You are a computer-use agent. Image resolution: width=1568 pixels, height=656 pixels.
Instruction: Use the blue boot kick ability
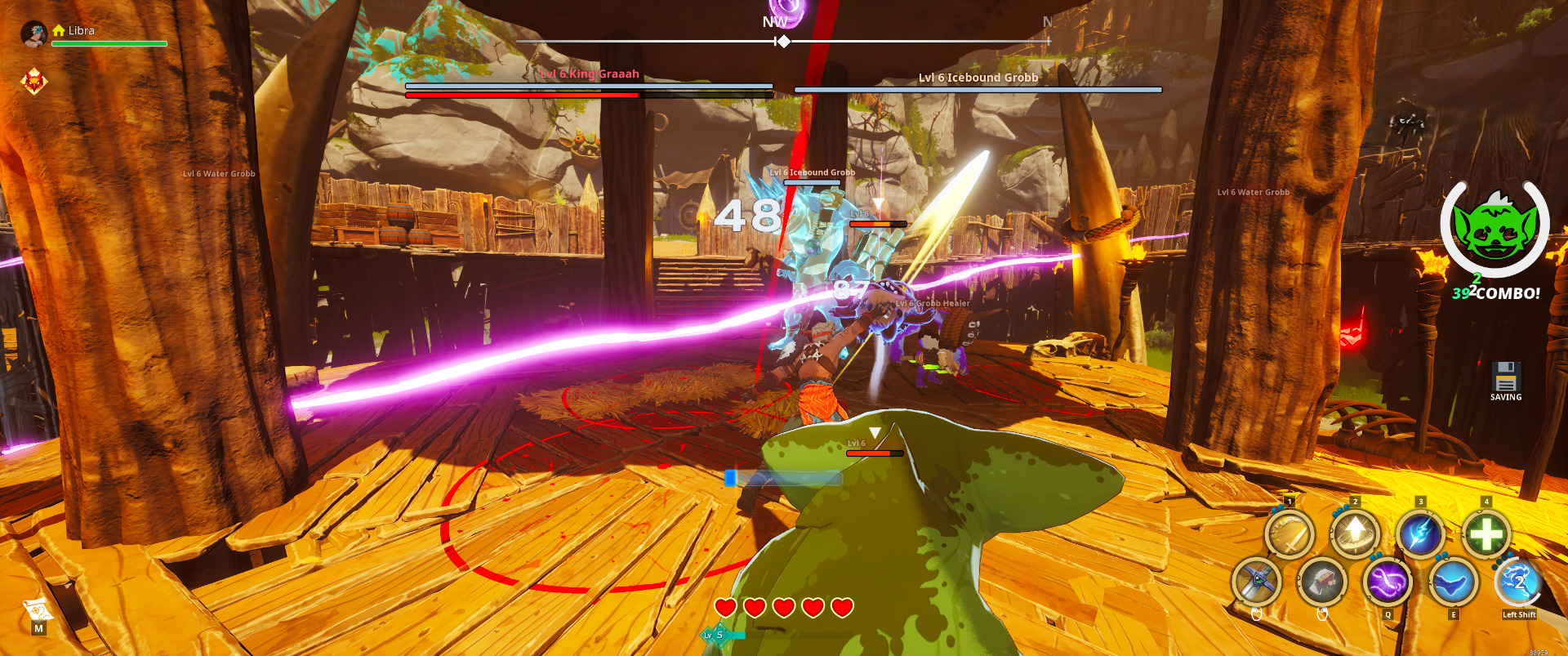[x=1453, y=582]
